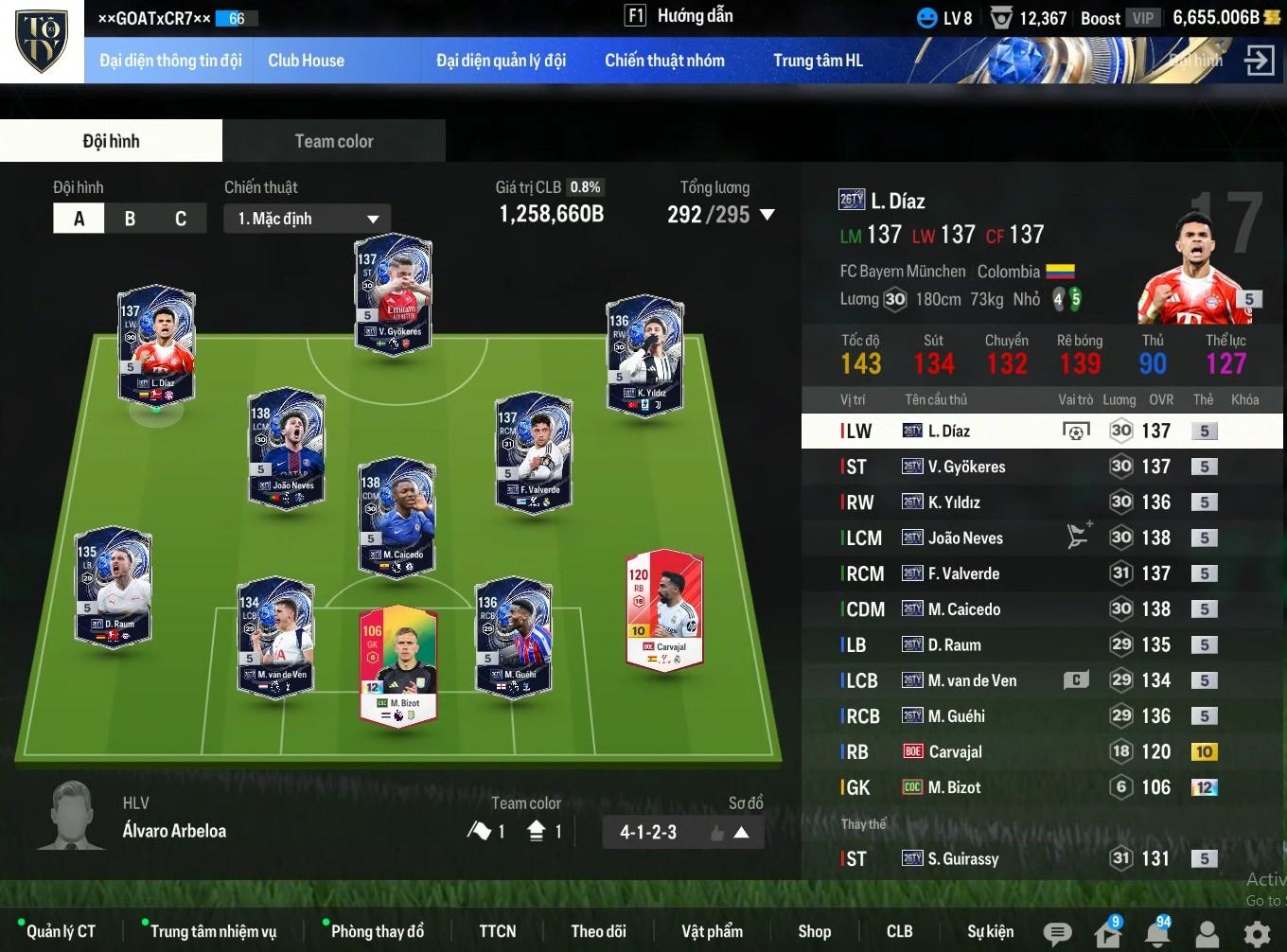Select the V. Gyökeres striker card
This screenshot has height=952, width=1287.
point(393,291)
